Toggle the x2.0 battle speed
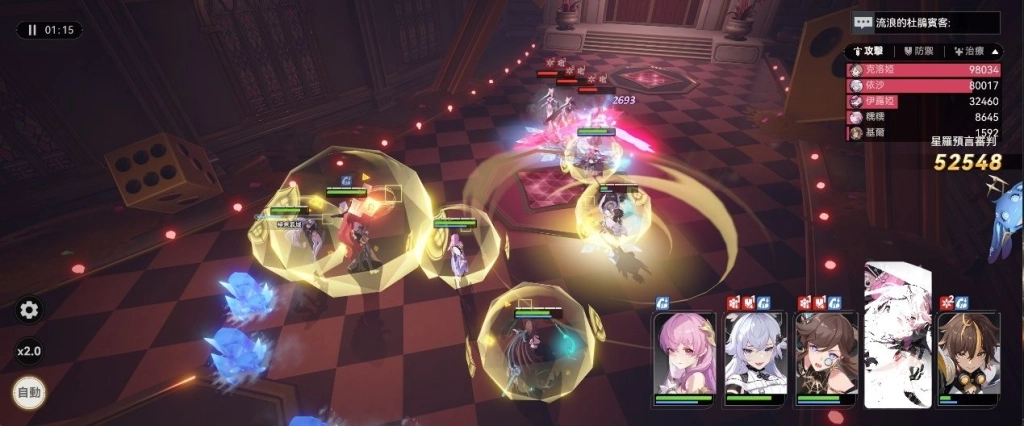Image resolution: width=1024 pixels, height=426 pixels. (x=29, y=352)
